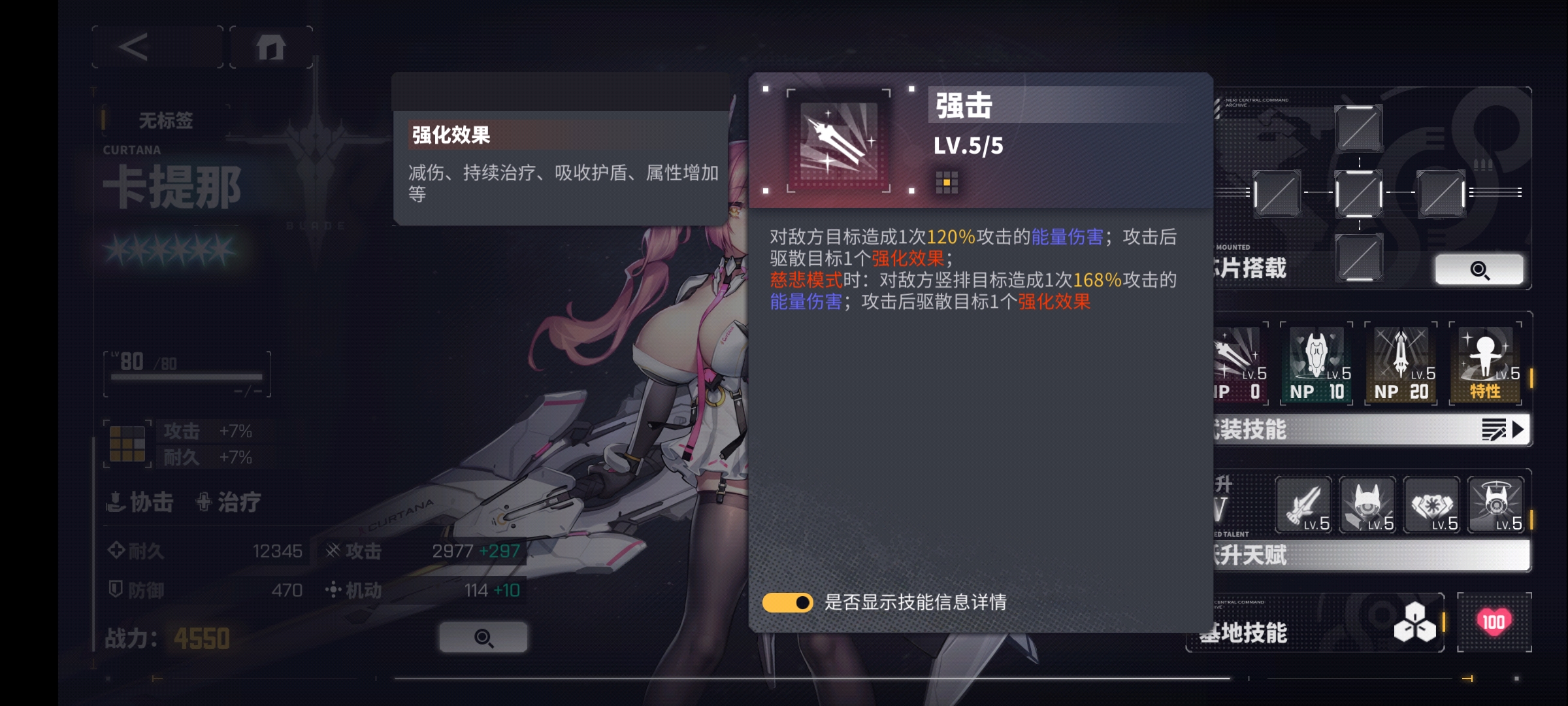Select the center empty chip slot
This screenshot has height=706, width=1568.
pos(1359,194)
